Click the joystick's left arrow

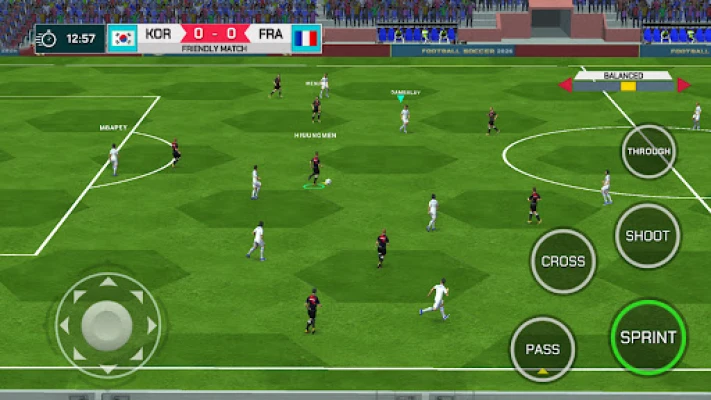(66, 325)
